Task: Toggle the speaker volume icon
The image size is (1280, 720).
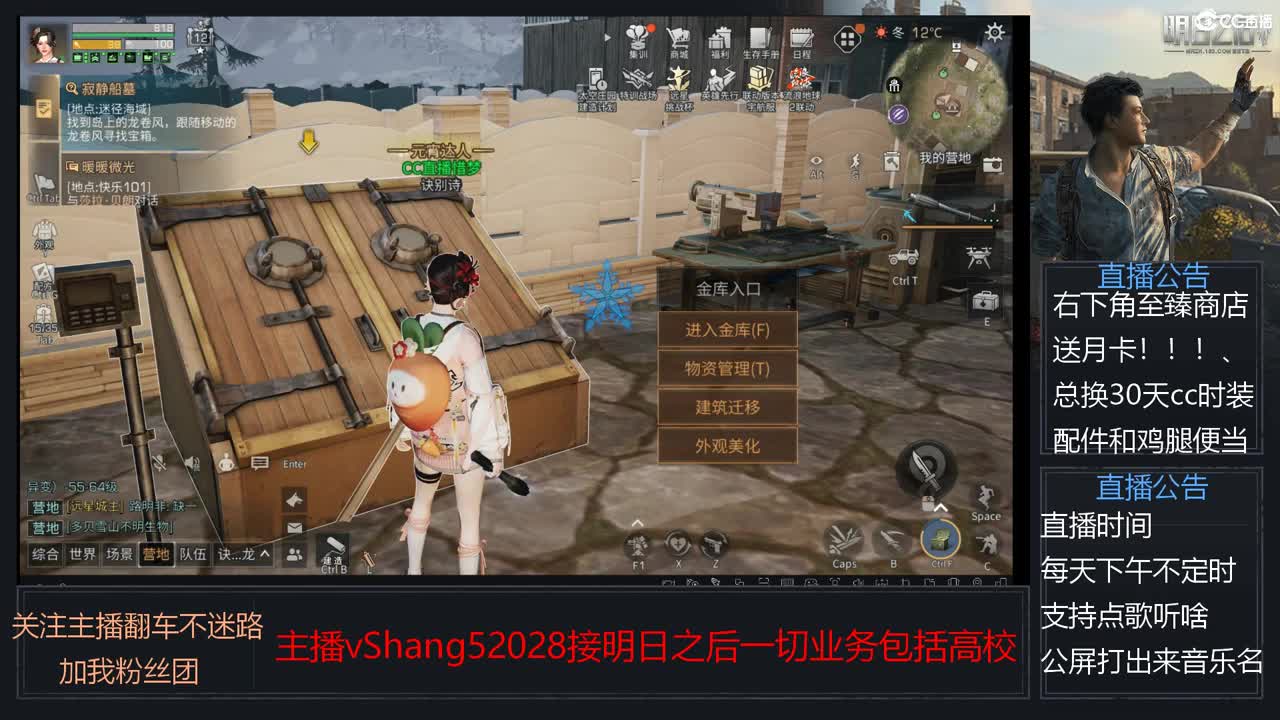Action: [x=191, y=462]
